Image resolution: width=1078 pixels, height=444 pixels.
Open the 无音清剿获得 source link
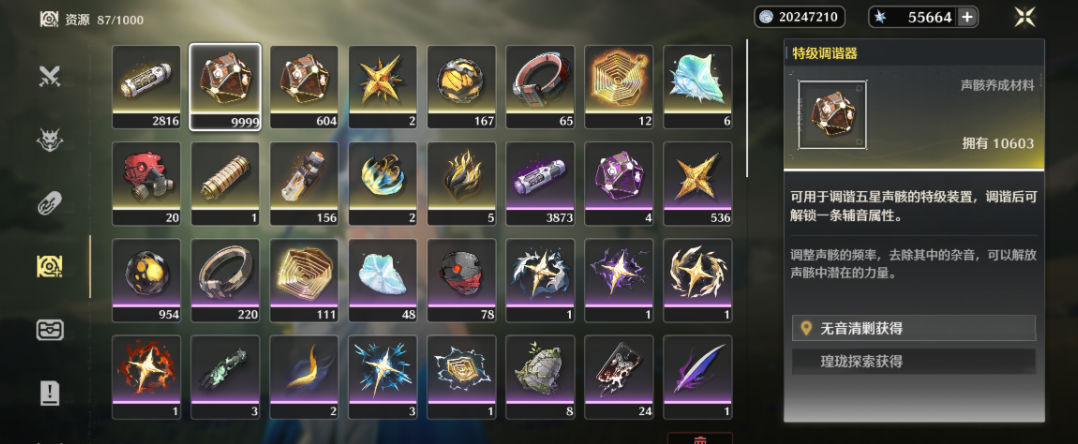[914, 328]
